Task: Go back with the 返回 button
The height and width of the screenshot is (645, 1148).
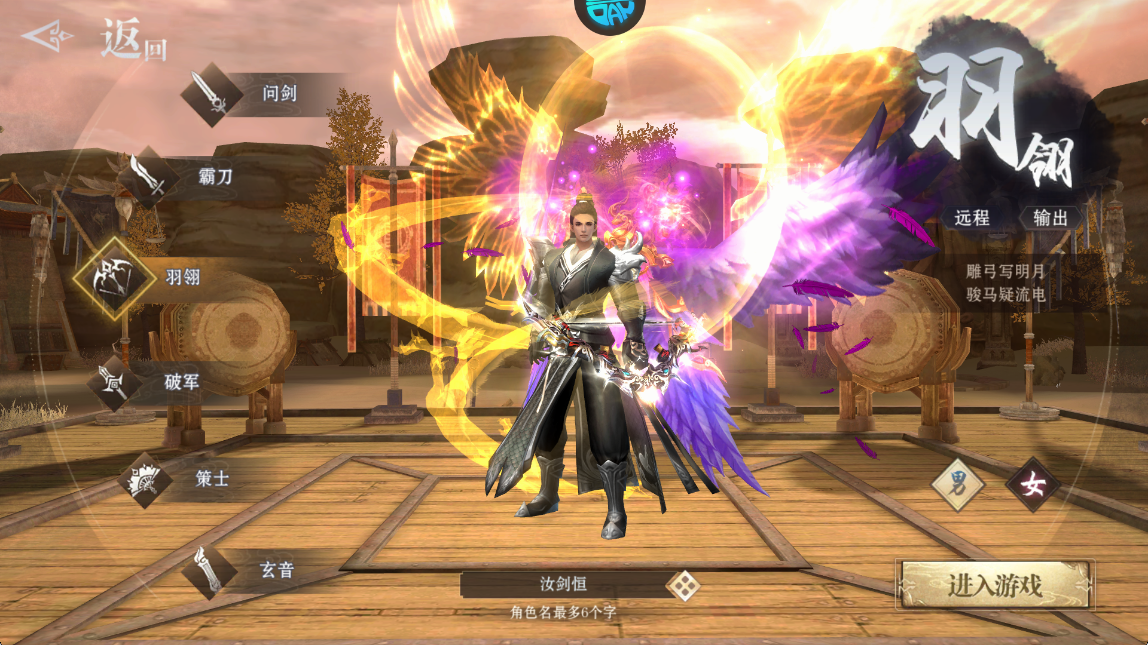Action: click(x=95, y=40)
